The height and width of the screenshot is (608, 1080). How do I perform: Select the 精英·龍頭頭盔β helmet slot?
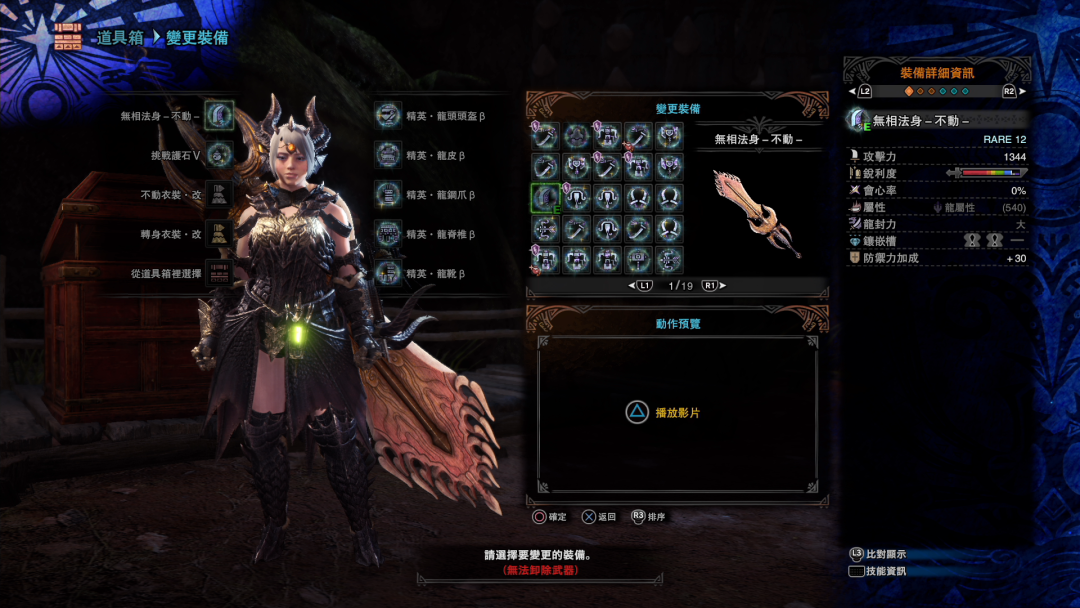tap(387, 115)
